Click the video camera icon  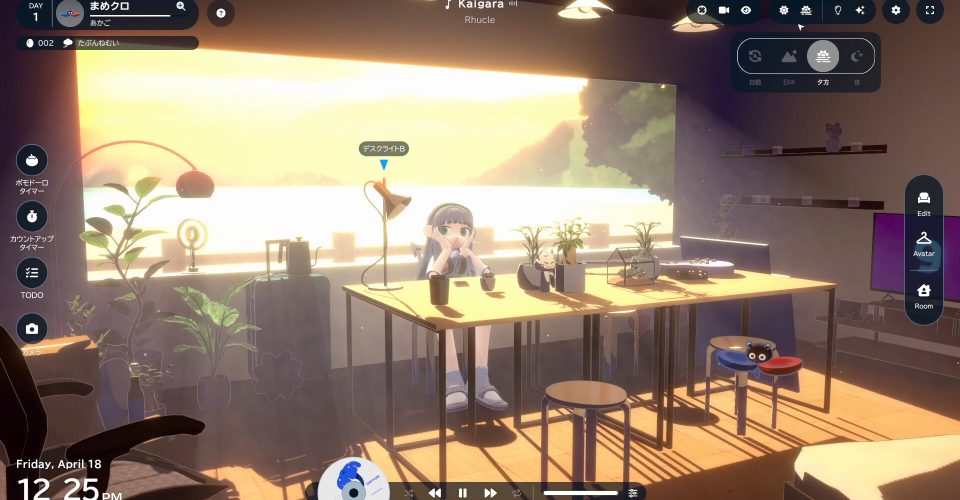point(724,10)
